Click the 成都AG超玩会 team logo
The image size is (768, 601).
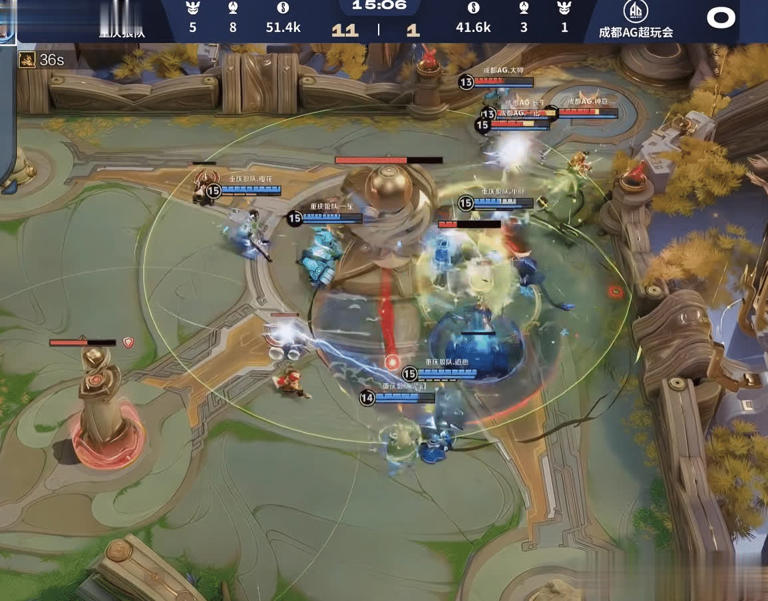tap(635, 12)
